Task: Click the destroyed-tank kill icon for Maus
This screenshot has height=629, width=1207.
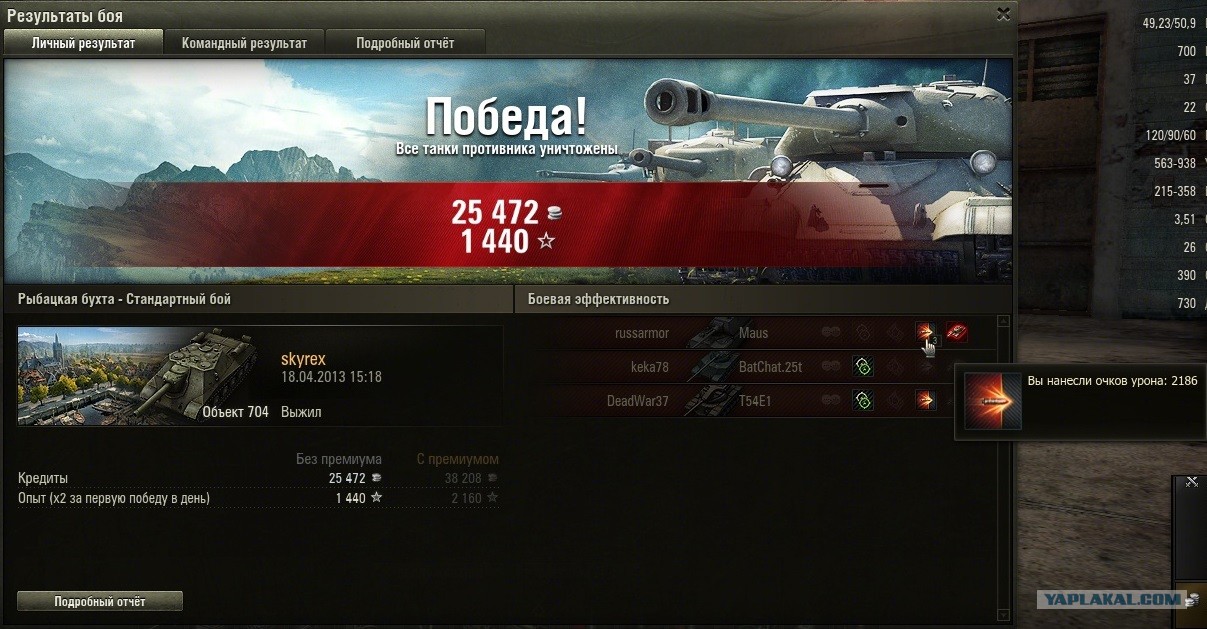Action: (957, 333)
